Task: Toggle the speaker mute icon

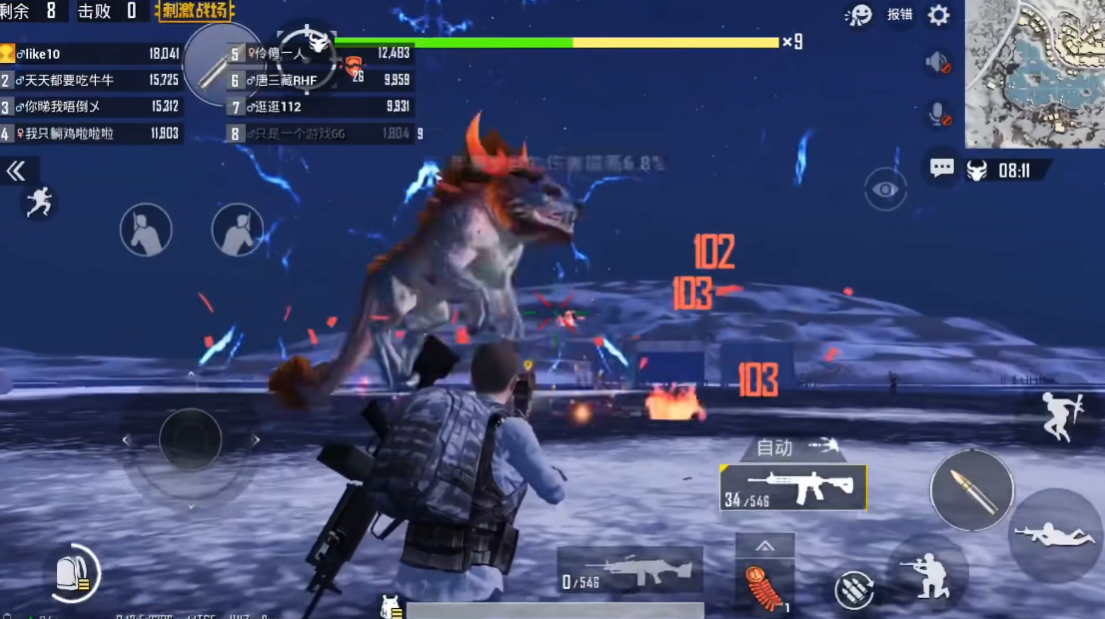Action: (x=938, y=63)
